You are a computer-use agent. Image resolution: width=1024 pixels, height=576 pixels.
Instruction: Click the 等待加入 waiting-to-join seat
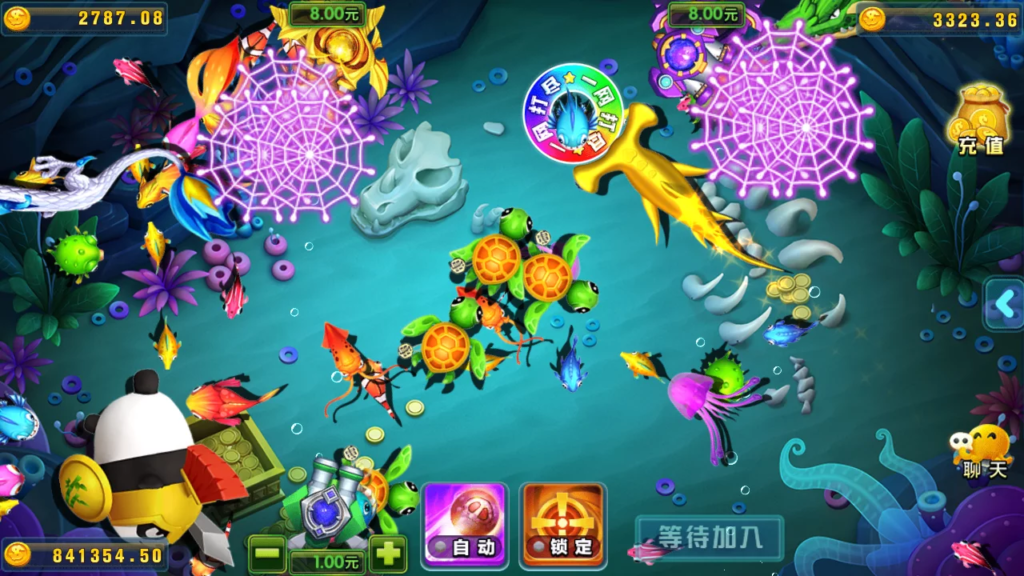coord(709,536)
